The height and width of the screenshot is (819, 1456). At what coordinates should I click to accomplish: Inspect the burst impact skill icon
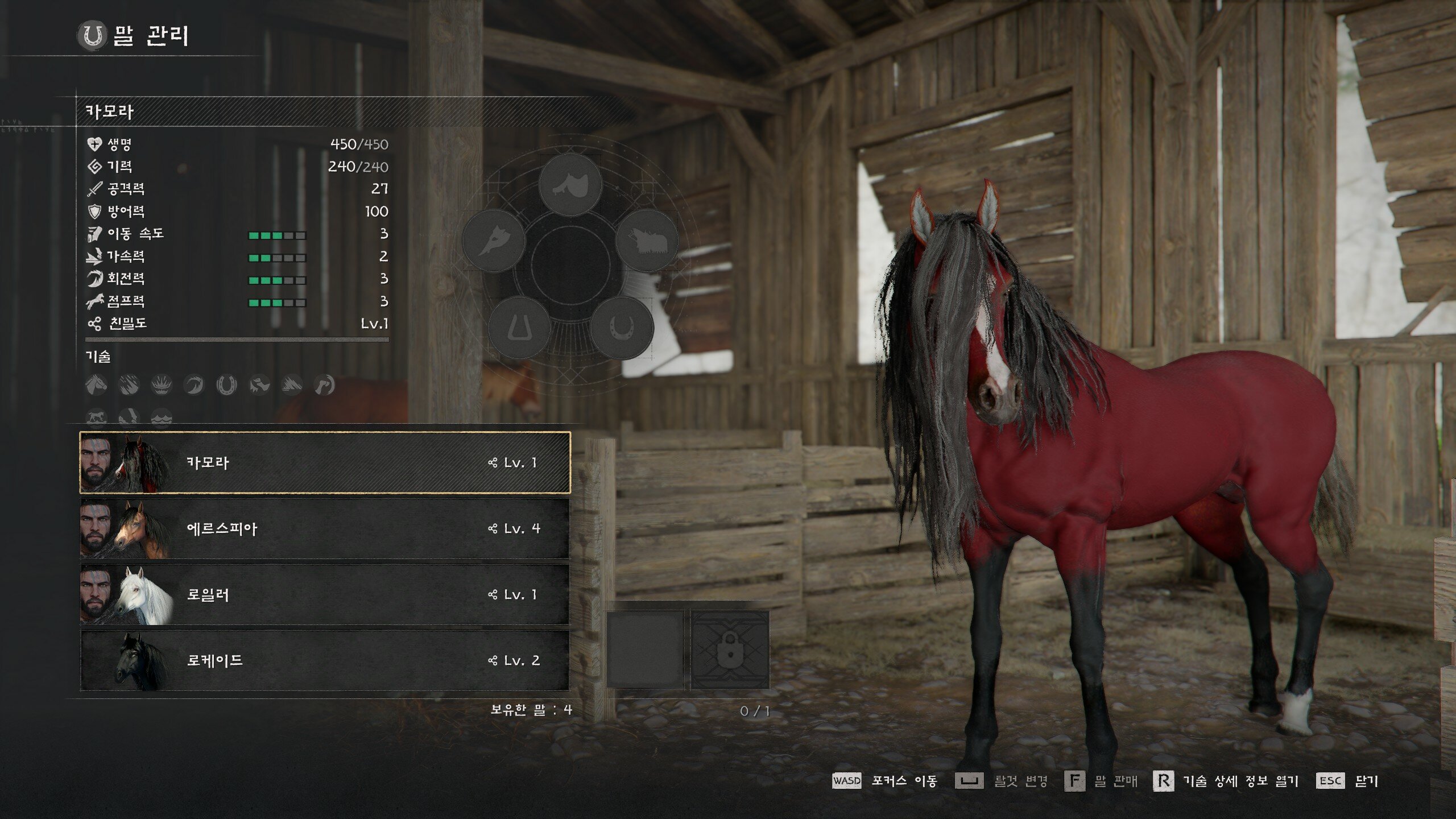162,385
